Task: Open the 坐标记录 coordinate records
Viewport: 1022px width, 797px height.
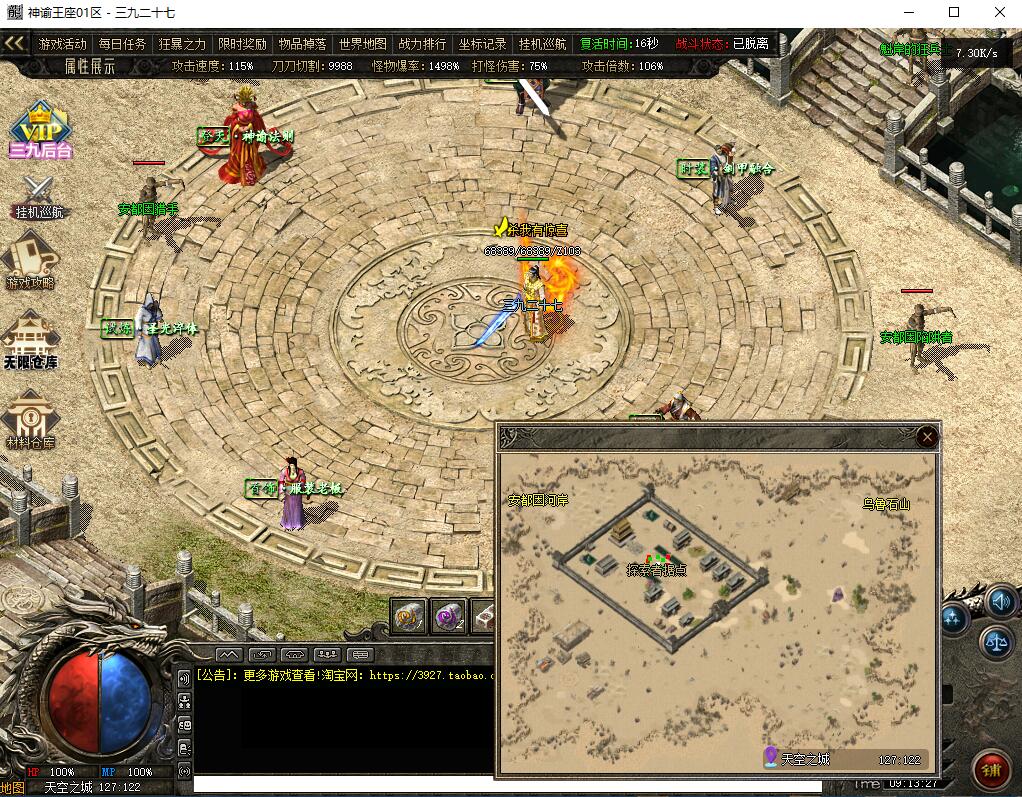Action: click(482, 44)
